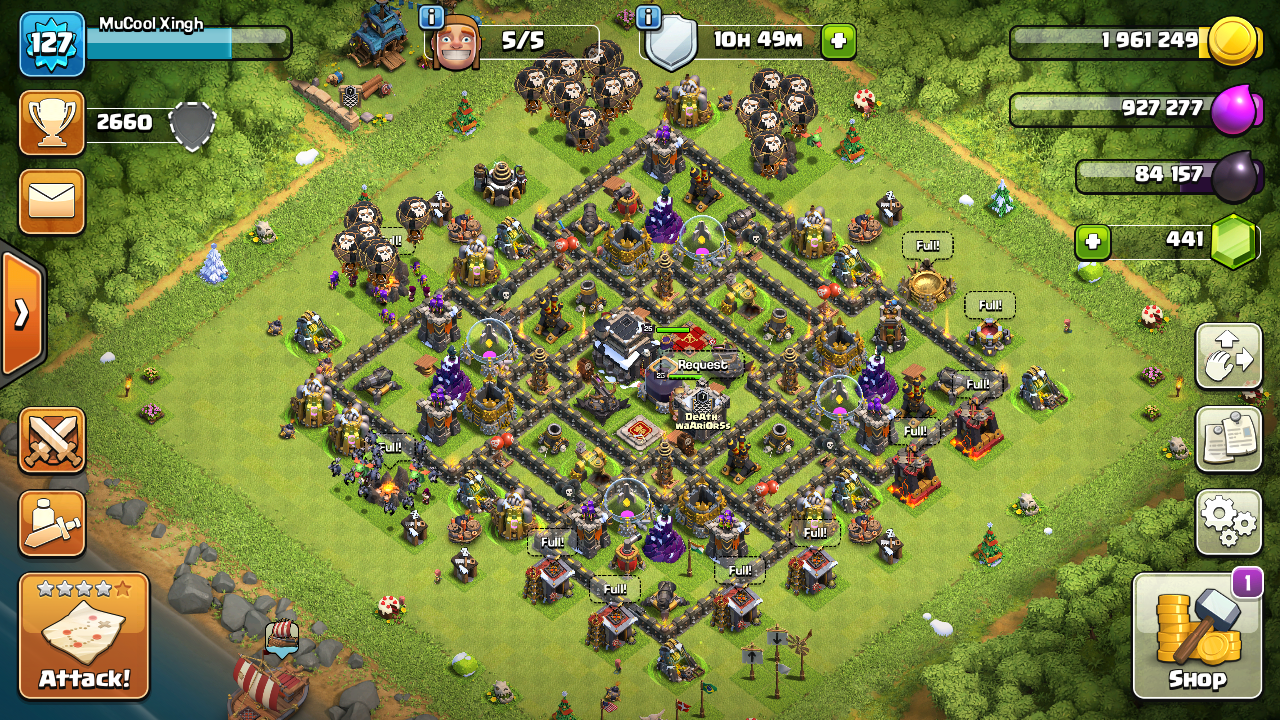Click the trophy icon for rankings
This screenshot has width=1280, height=720.
pos(51,122)
